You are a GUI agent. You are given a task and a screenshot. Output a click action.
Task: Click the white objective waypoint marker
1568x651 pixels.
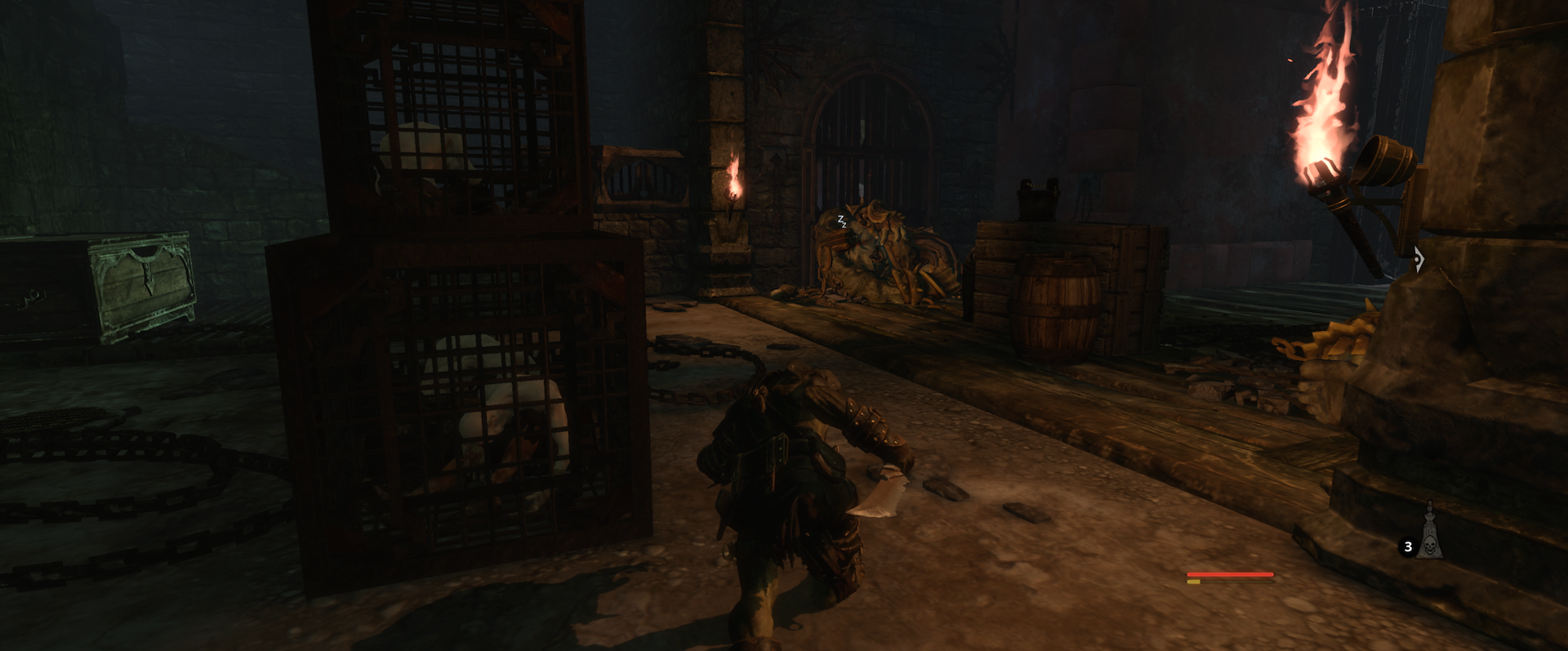[x=1419, y=260]
